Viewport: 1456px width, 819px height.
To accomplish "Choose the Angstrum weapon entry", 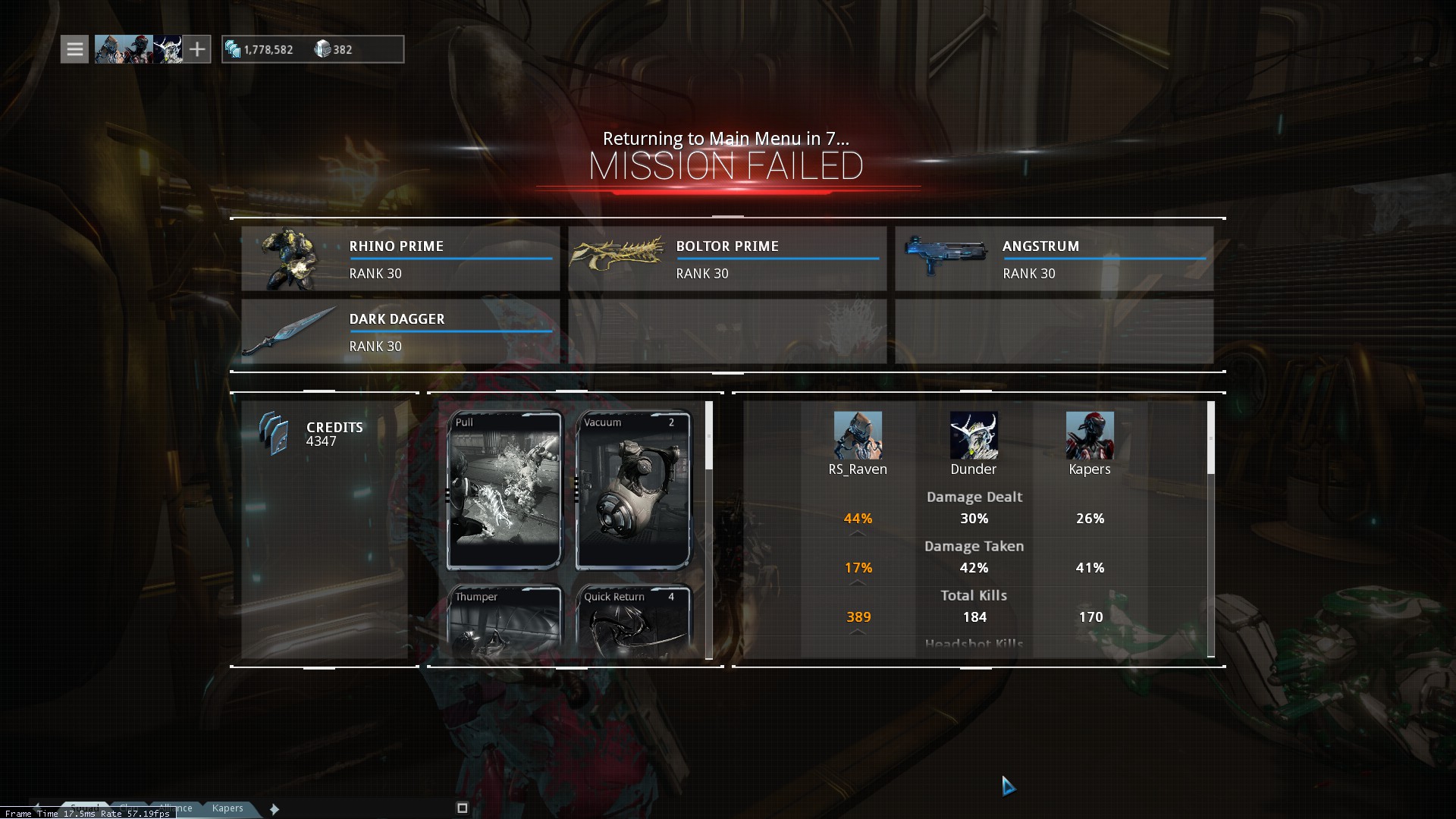I will (1054, 259).
